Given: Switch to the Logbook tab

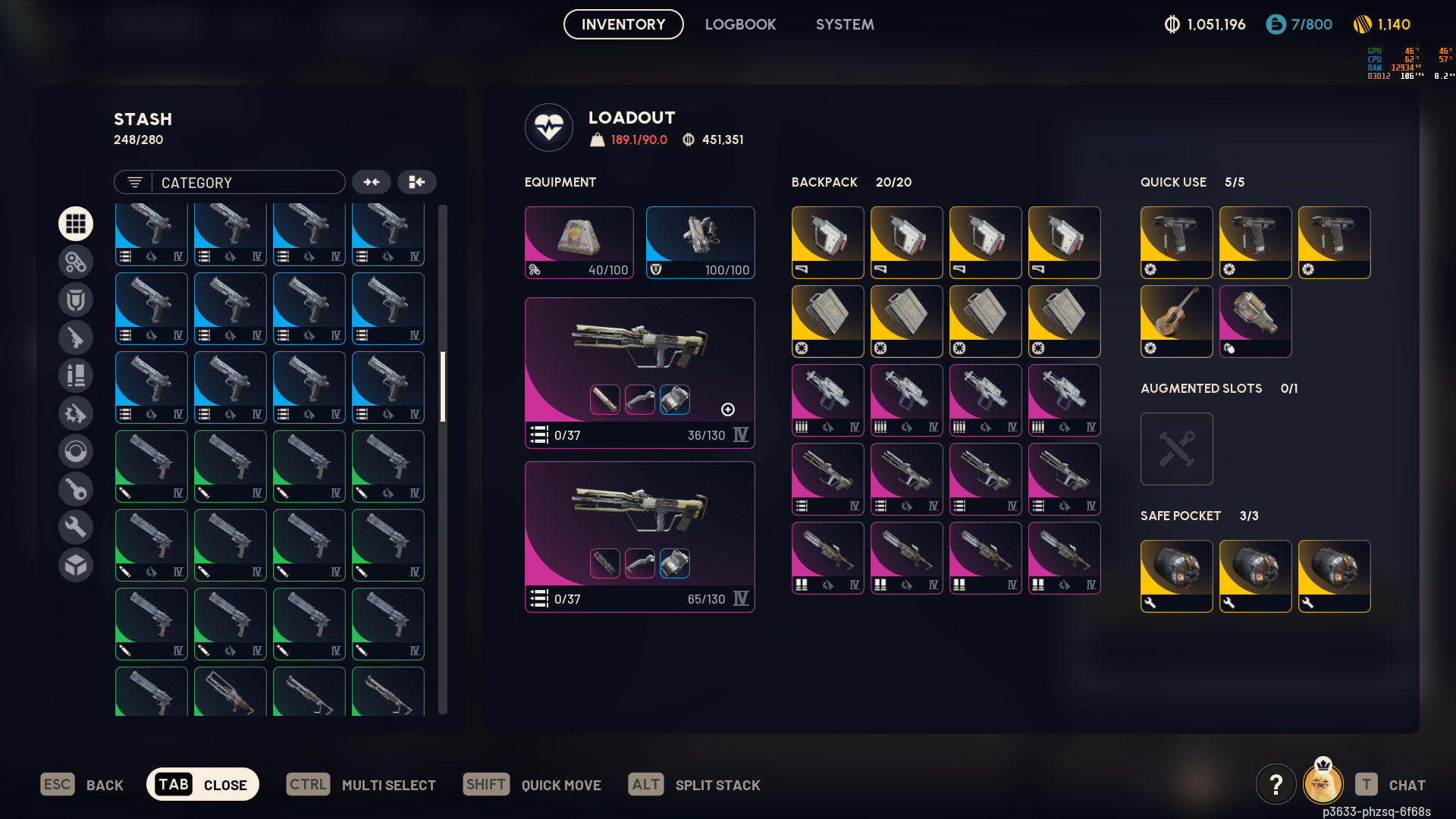Looking at the screenshot, I should click(x=741, y=24).
